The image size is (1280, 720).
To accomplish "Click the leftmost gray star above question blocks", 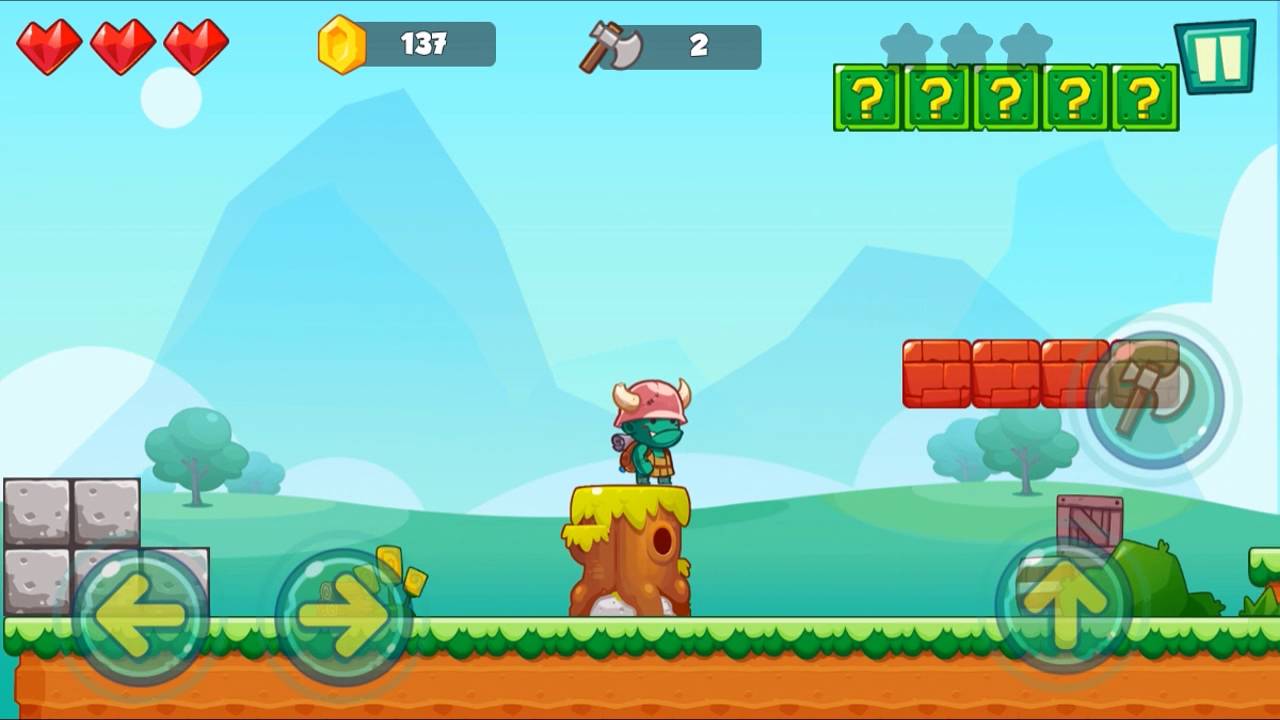I will coord(907,42).
